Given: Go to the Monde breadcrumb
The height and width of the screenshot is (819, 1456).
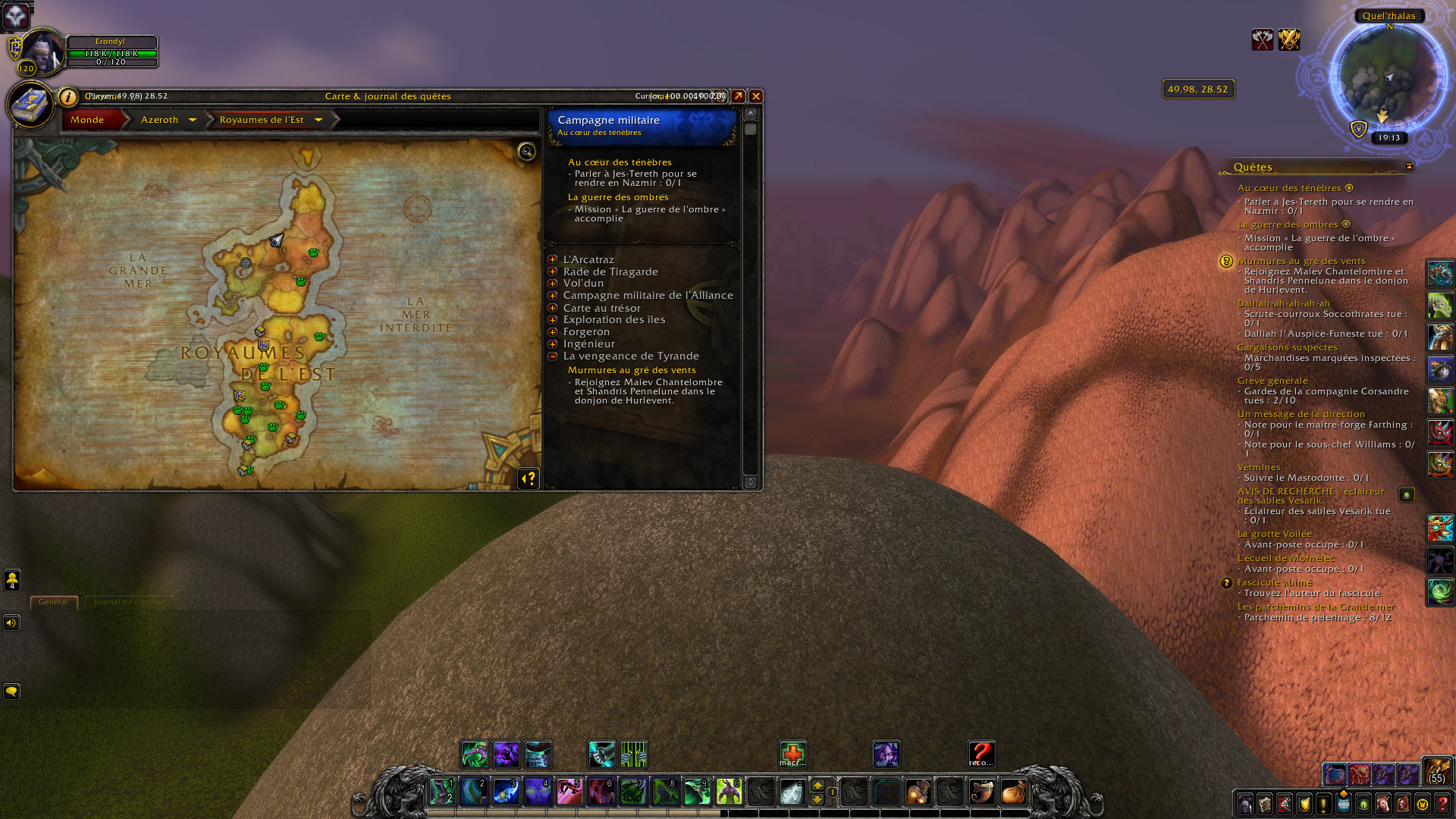Looking at the screenshot, I should point(88,120).
